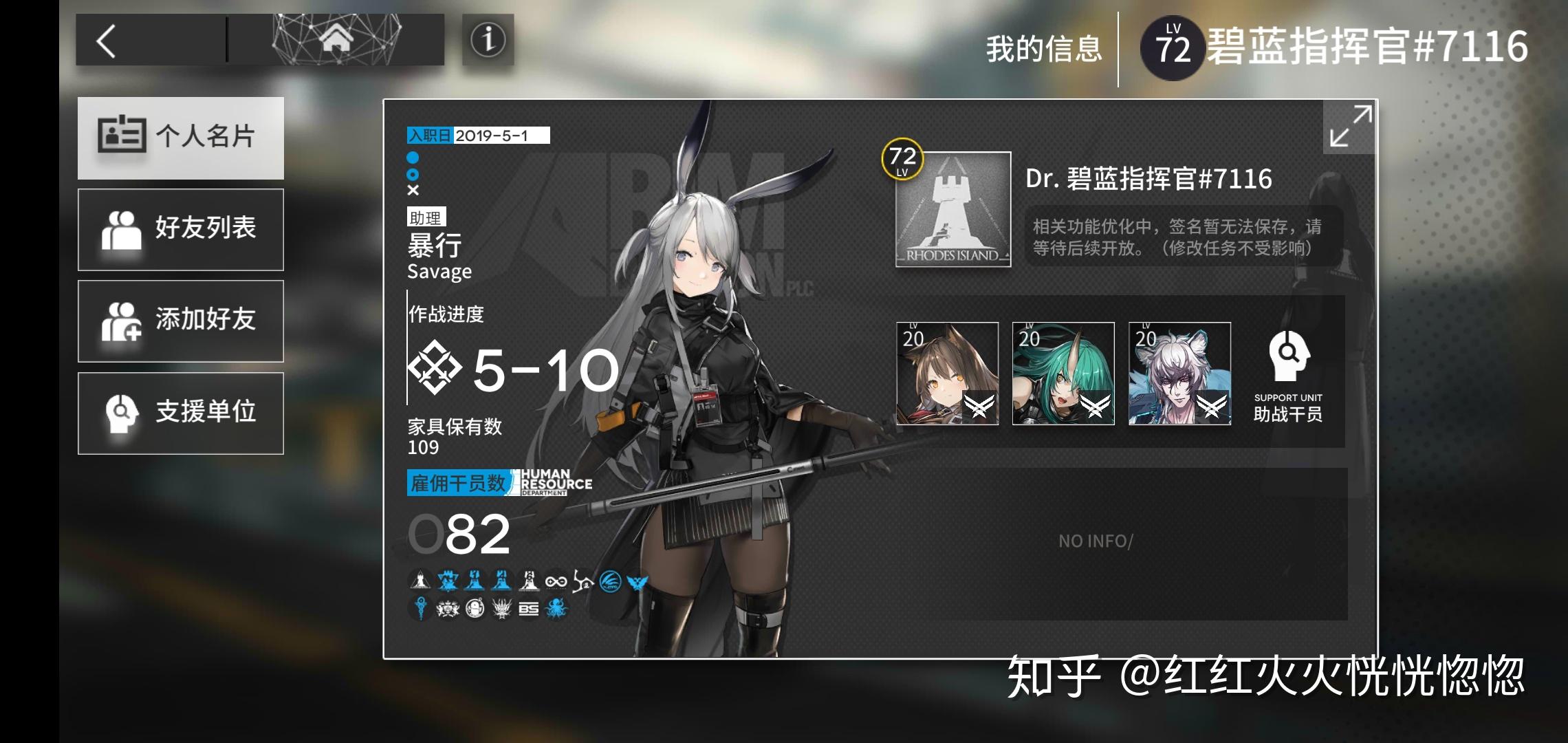The height and width of the screenshot is (743, 1568).
Task: Go back with the left arrow button
Action: (108, 41)
